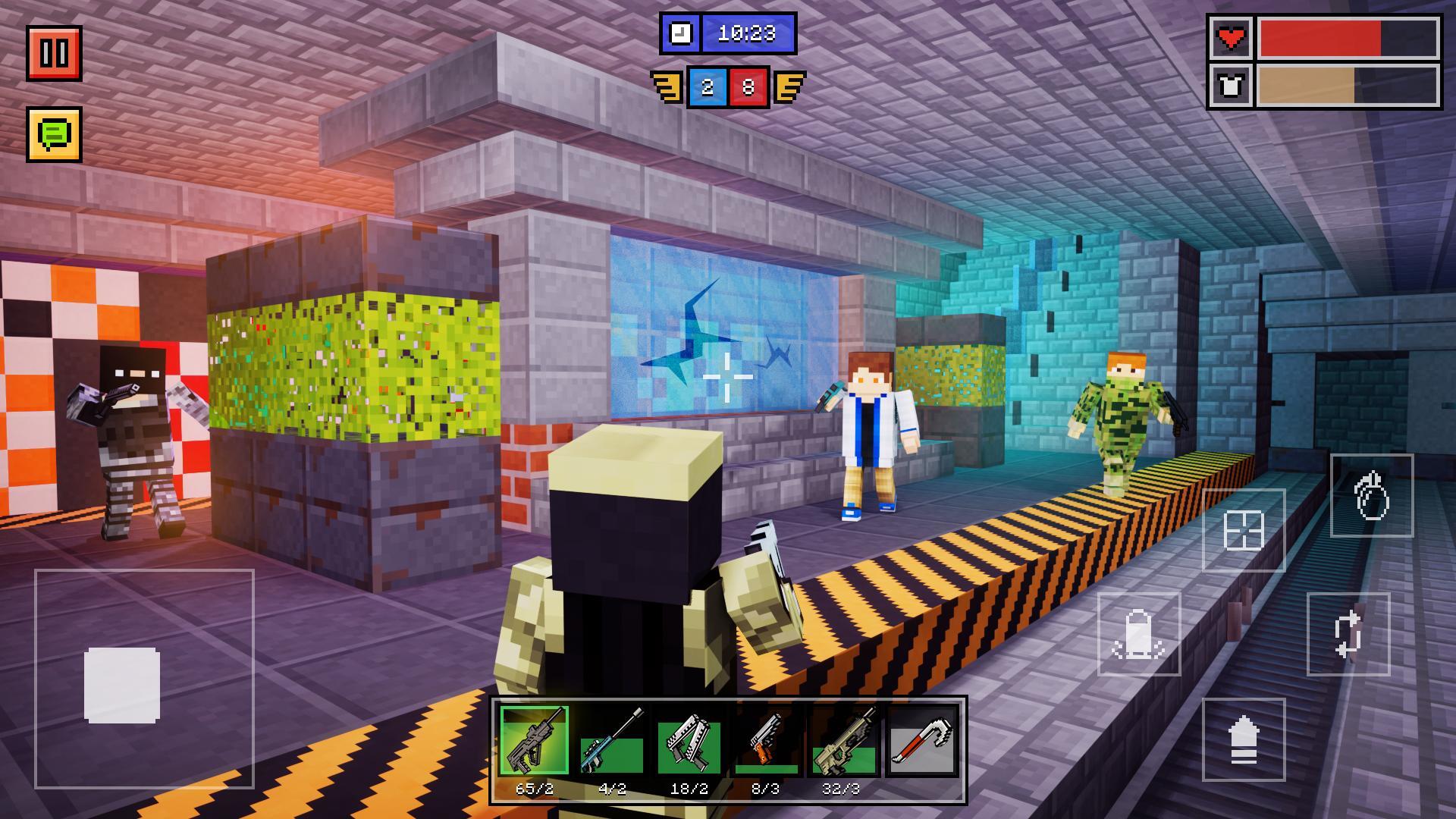Choose the pistol with 8/3 ammo
This screenshot has height=819, width=1456.
tap(766, 741)
